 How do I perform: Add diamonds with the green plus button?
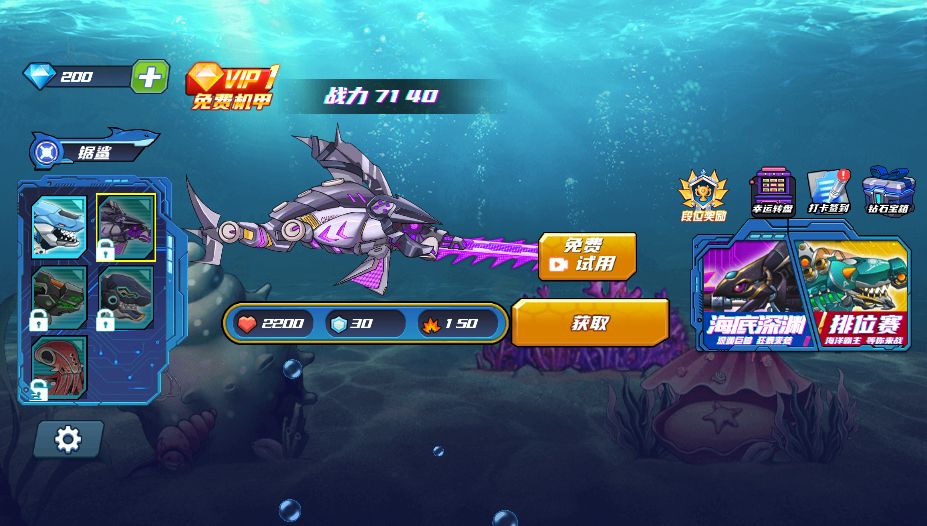(149, 77)
